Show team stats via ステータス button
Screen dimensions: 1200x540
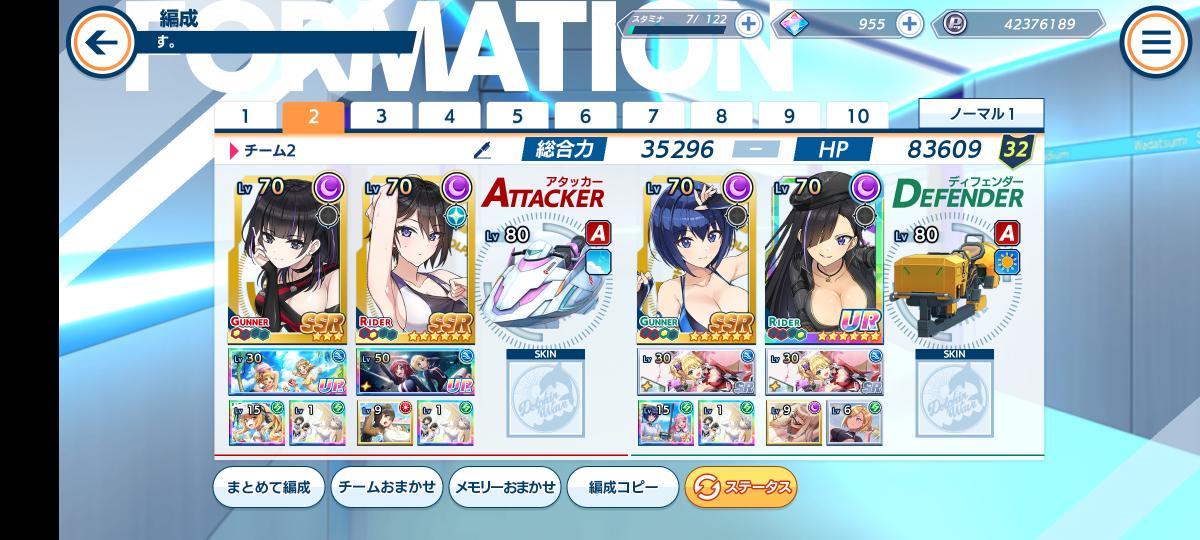click(x=741, y=487)
